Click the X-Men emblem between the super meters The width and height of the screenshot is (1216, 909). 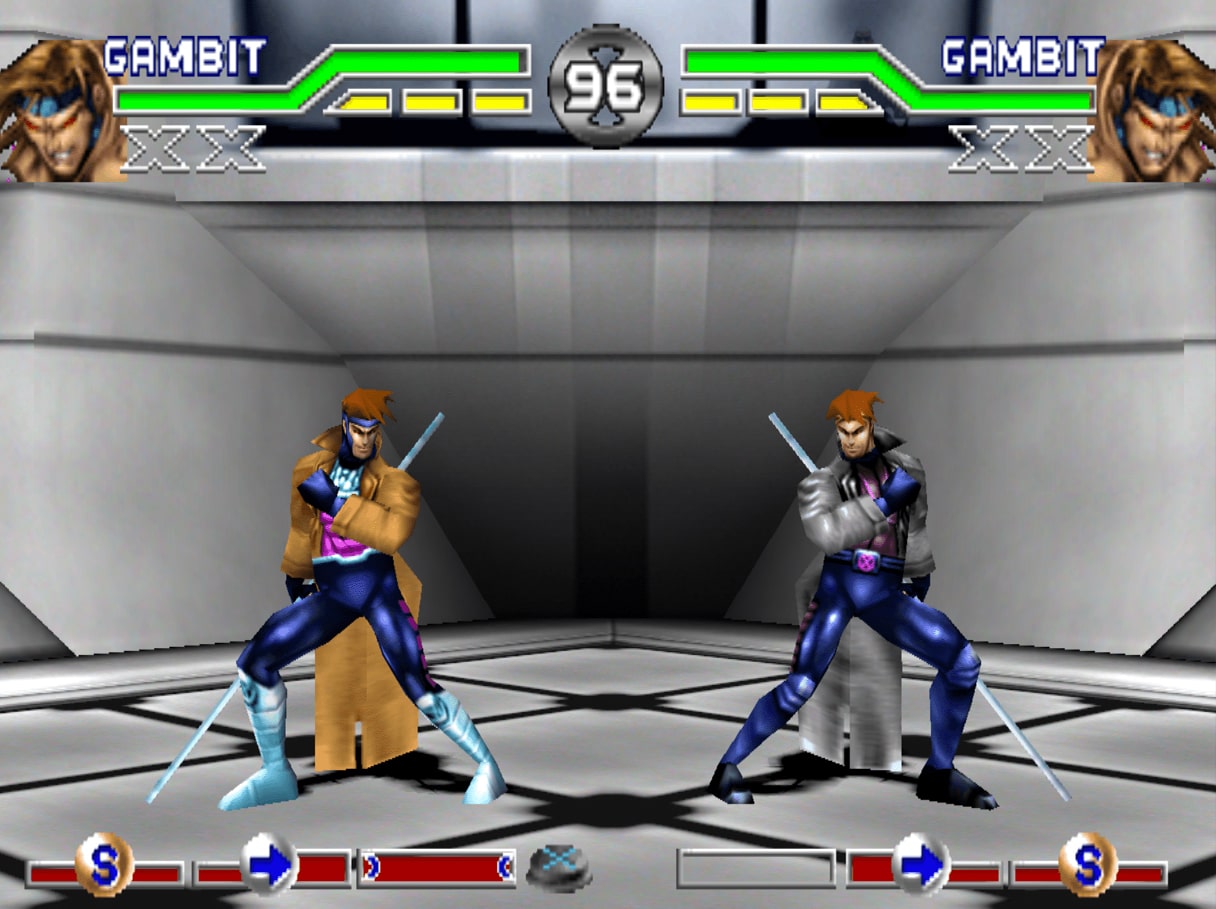tap(559, 866)
